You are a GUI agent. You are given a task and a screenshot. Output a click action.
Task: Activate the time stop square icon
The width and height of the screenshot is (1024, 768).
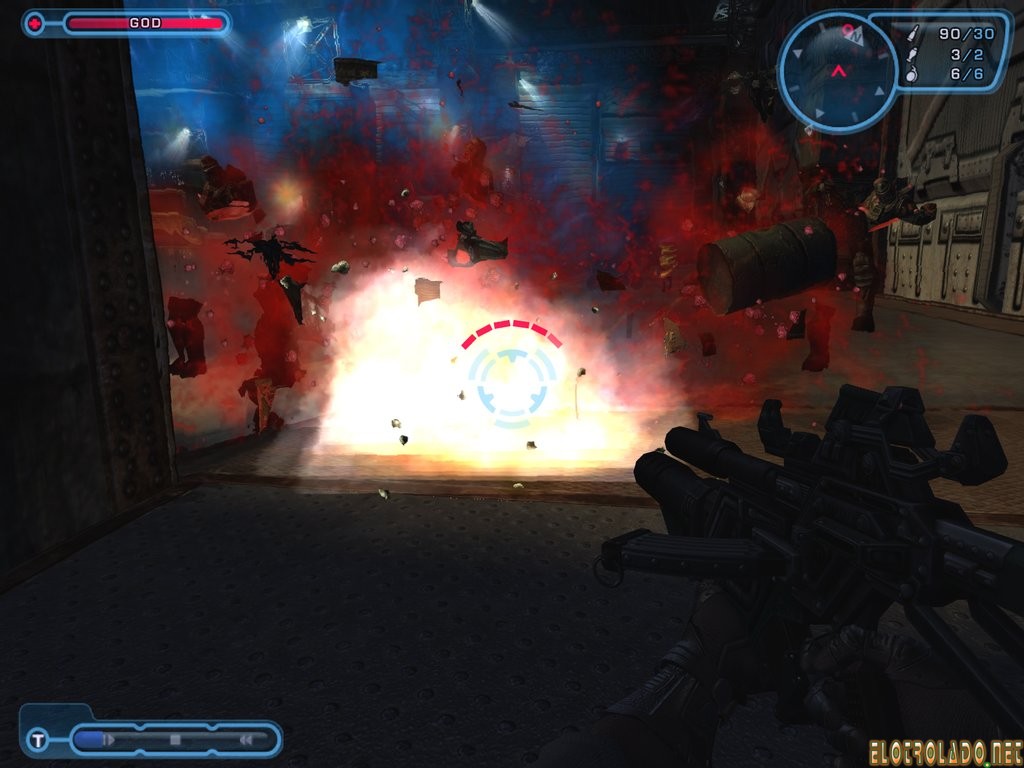click(175, 740)
